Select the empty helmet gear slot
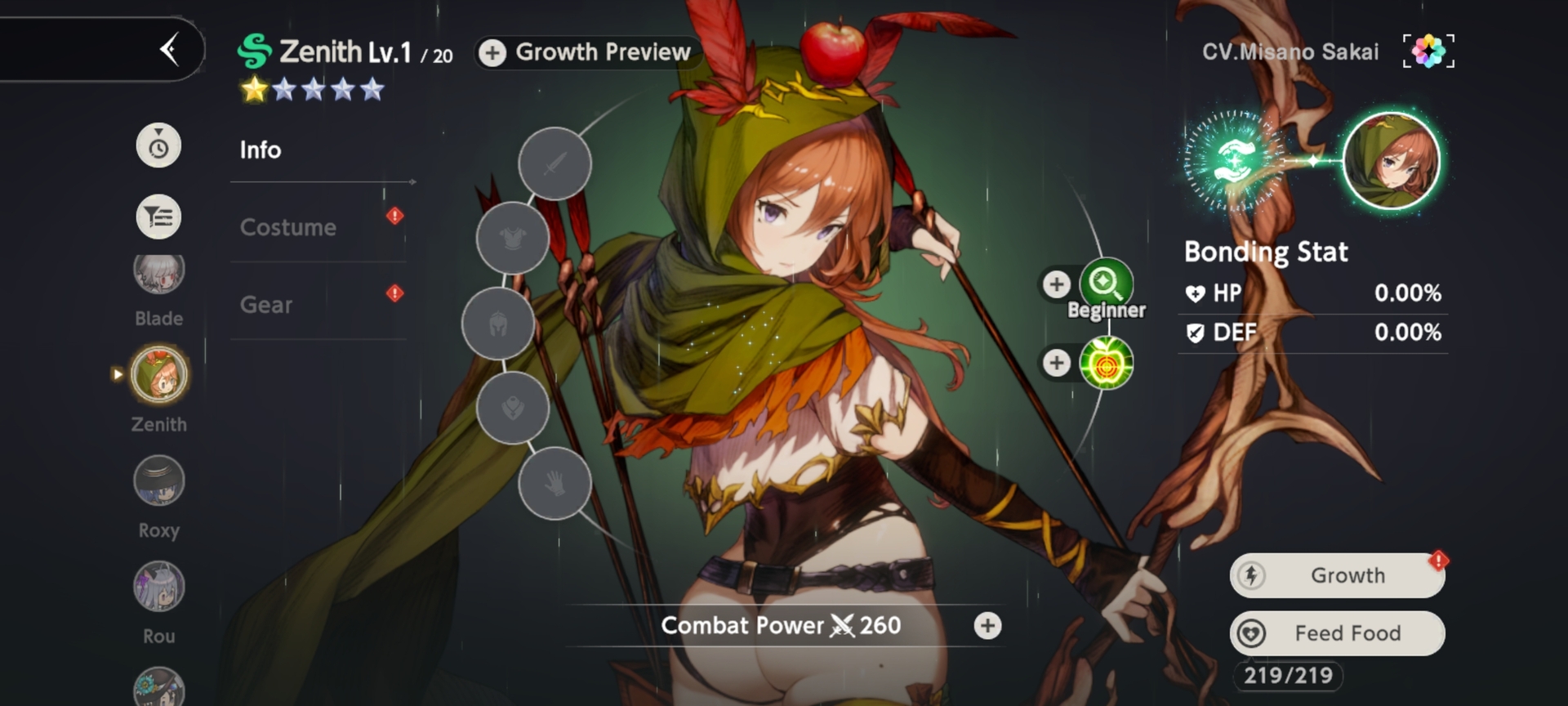Image resolution: width=1568 pixels, height=706 pixels. tap(498, 324)
